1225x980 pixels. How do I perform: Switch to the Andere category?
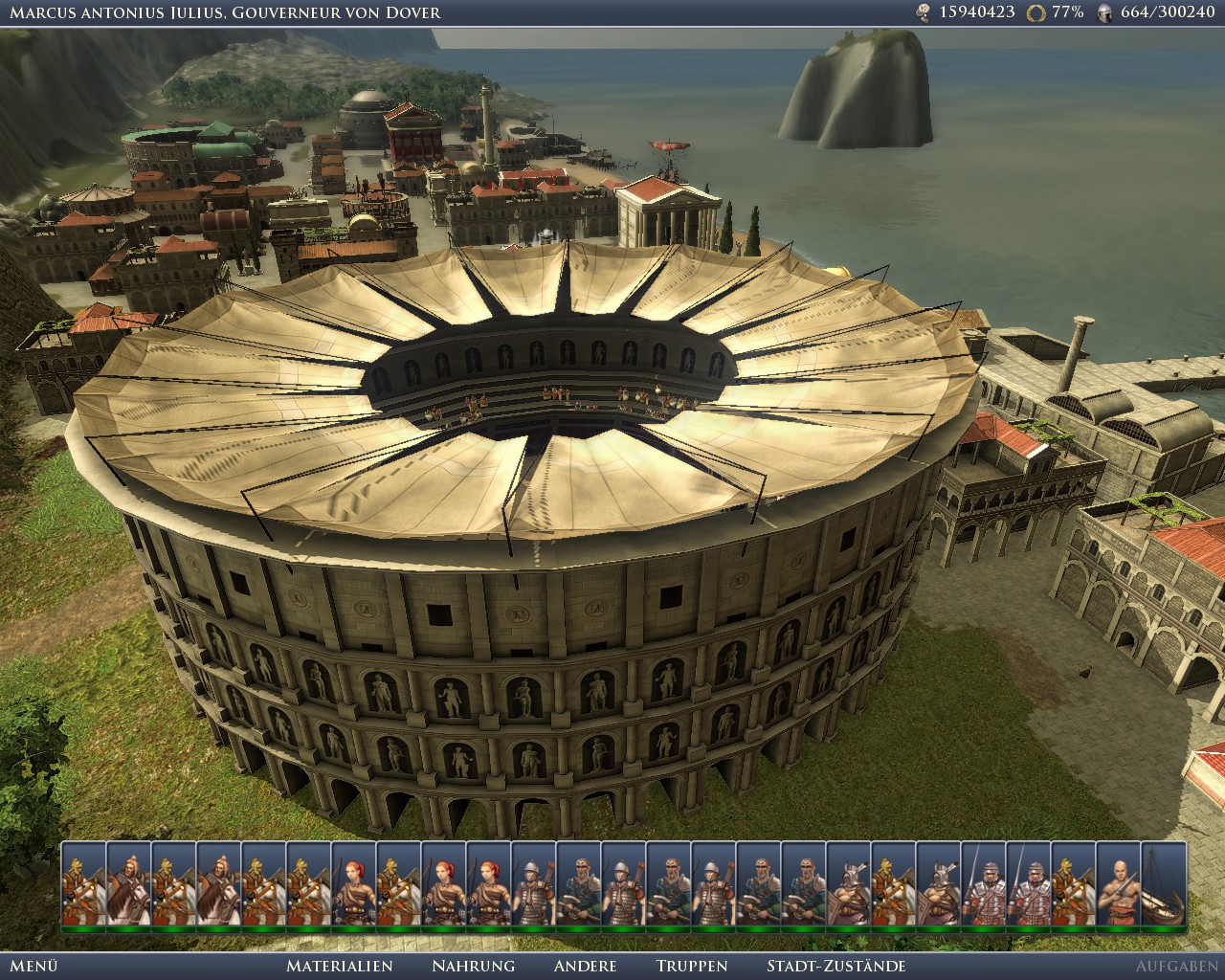pyautogui.click(x=585, y=966)
